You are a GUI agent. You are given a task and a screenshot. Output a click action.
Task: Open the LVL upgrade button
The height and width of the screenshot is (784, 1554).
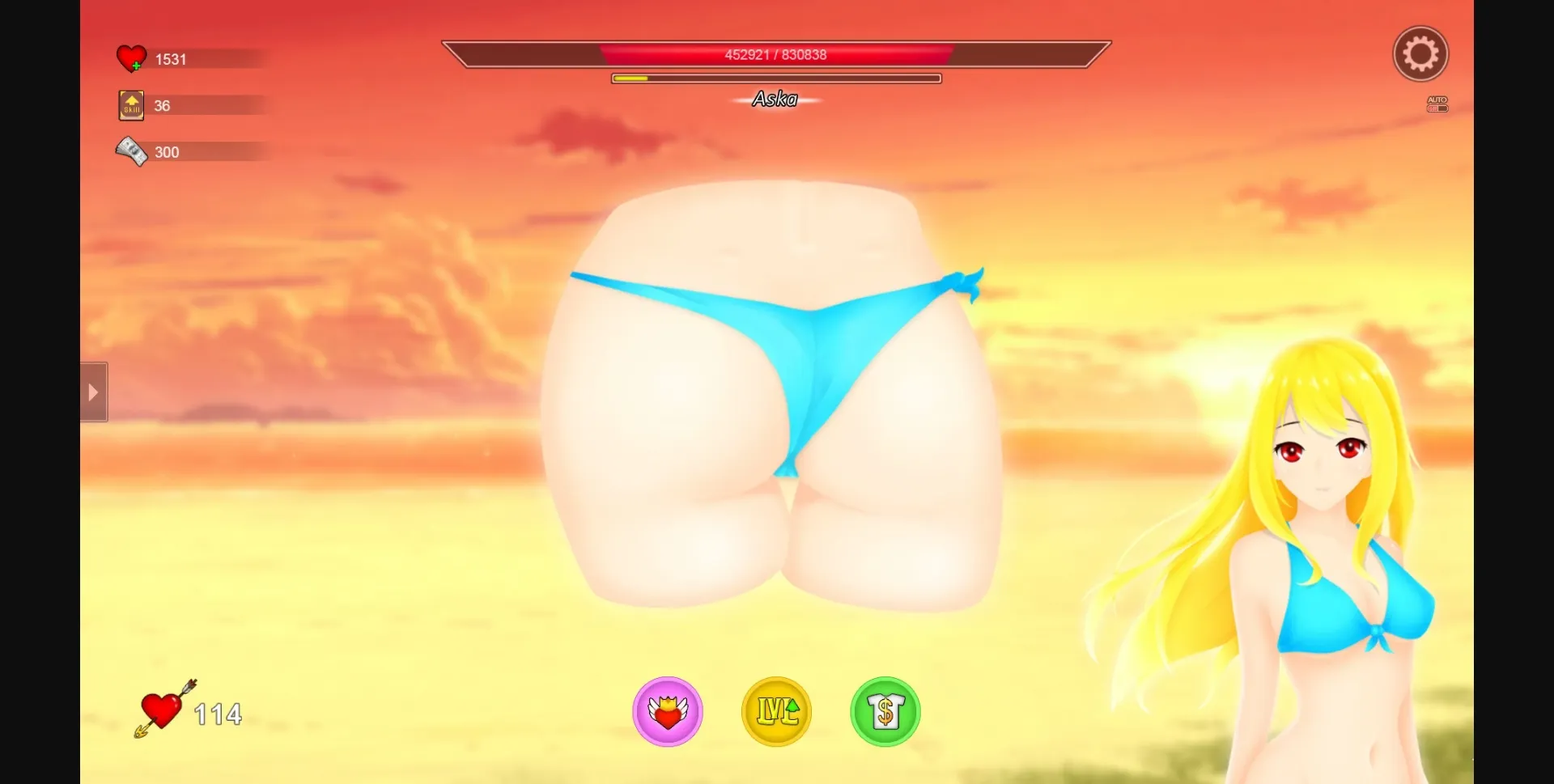point(776,712)
